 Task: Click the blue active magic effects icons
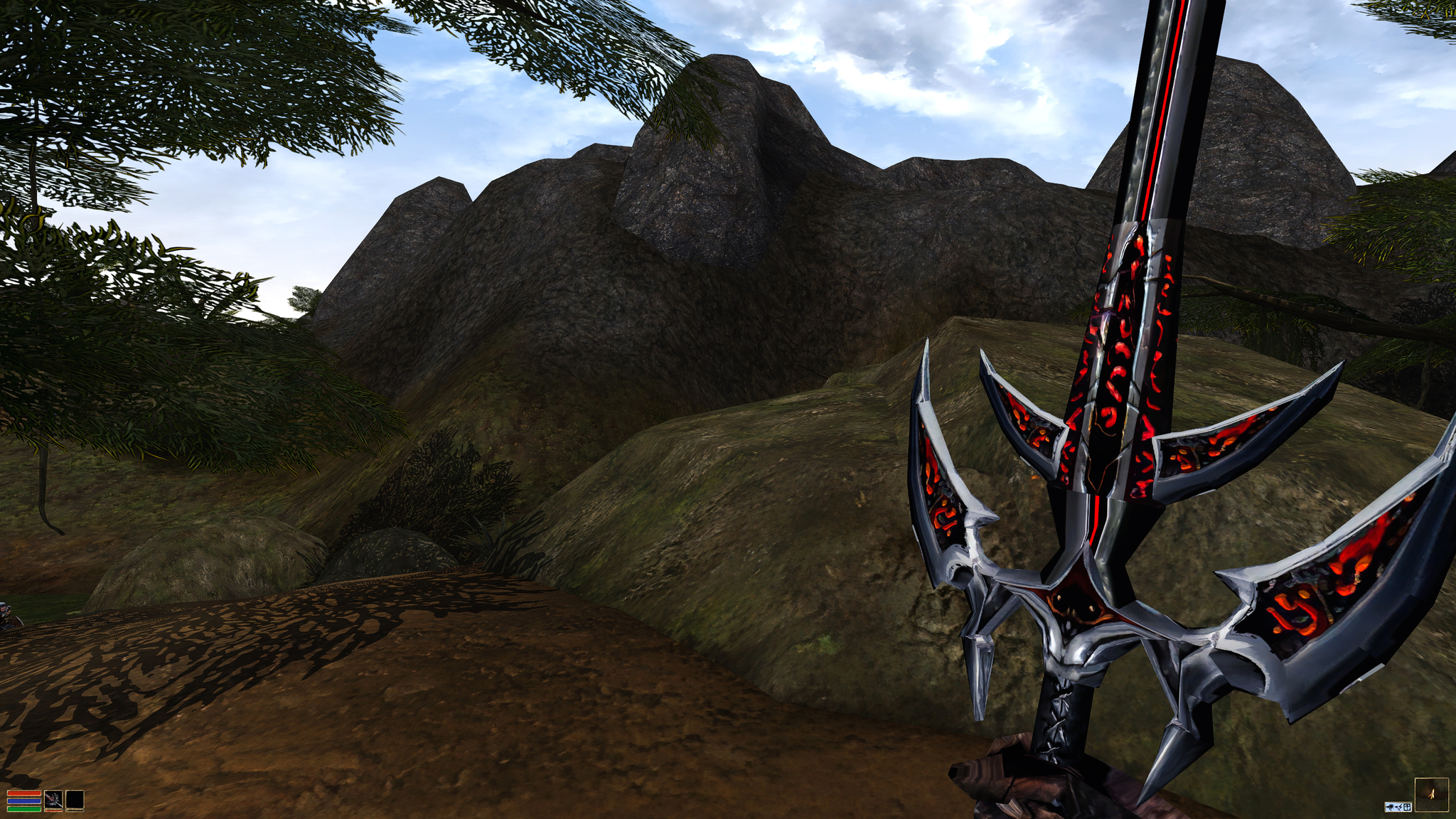(x=1397, y=807)
